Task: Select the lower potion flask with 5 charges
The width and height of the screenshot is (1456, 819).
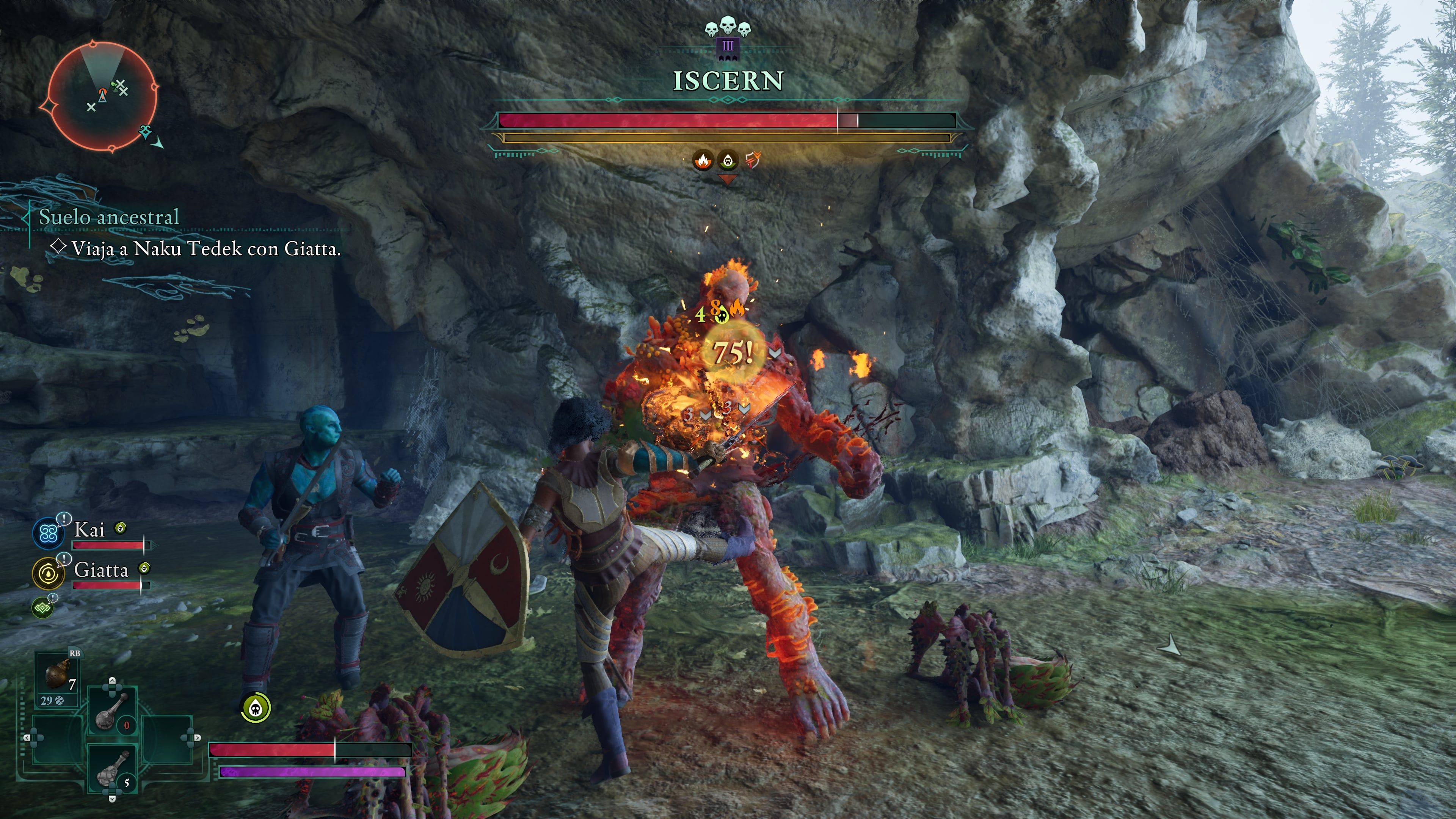Action: (112, 770)
